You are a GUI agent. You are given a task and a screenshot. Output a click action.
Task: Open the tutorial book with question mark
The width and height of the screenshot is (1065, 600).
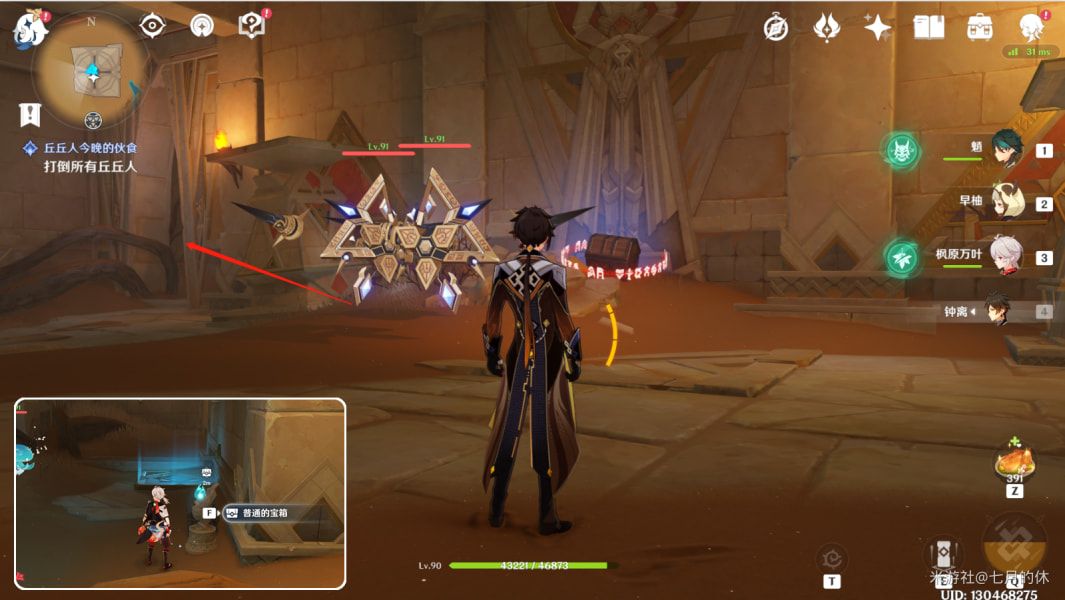click(252, 26)
